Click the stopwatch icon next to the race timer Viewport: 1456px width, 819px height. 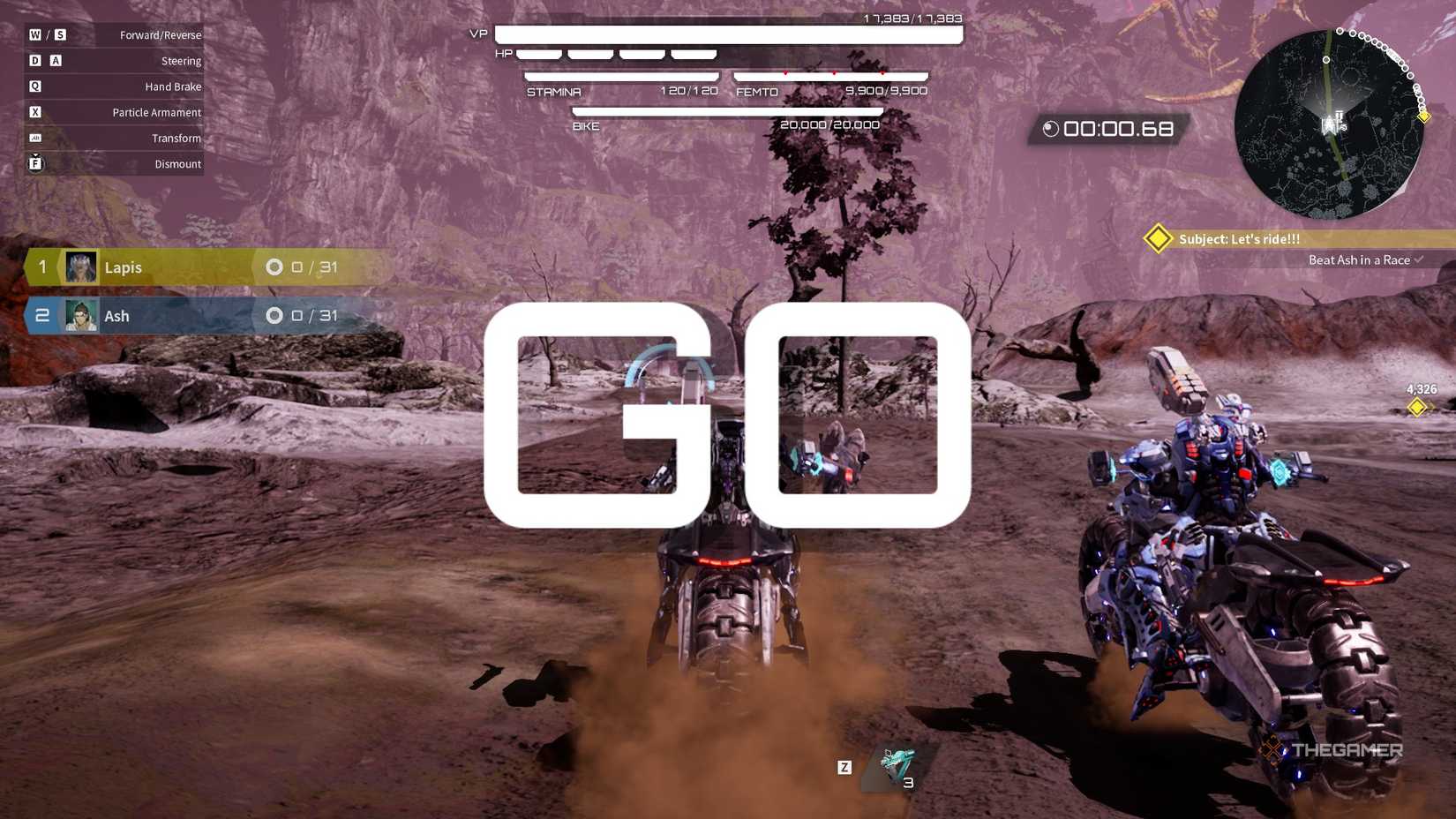(1050, 129)
